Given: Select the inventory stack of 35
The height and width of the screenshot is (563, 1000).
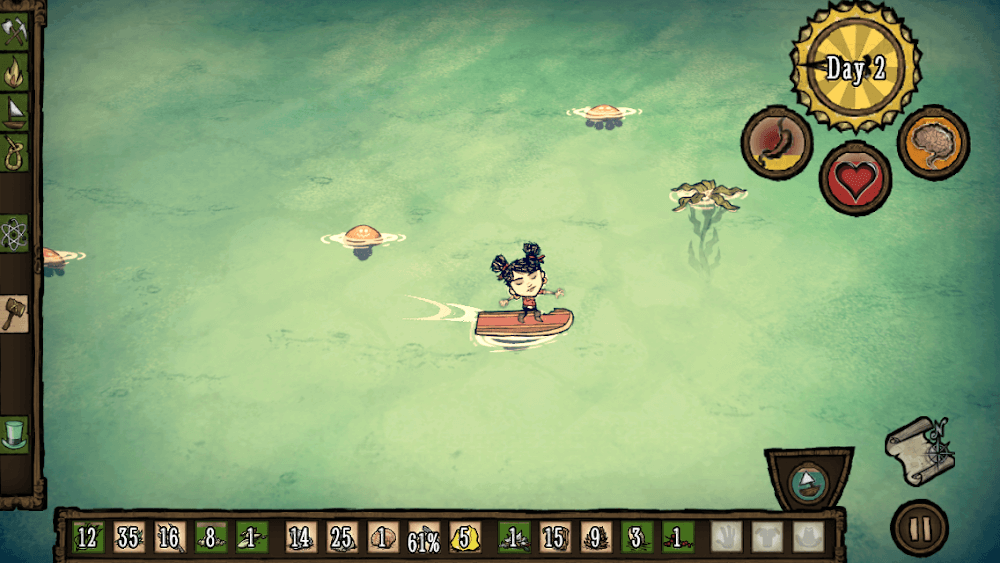Looking at the screenshot, I should pyautogui.click(x=129, y=538).
